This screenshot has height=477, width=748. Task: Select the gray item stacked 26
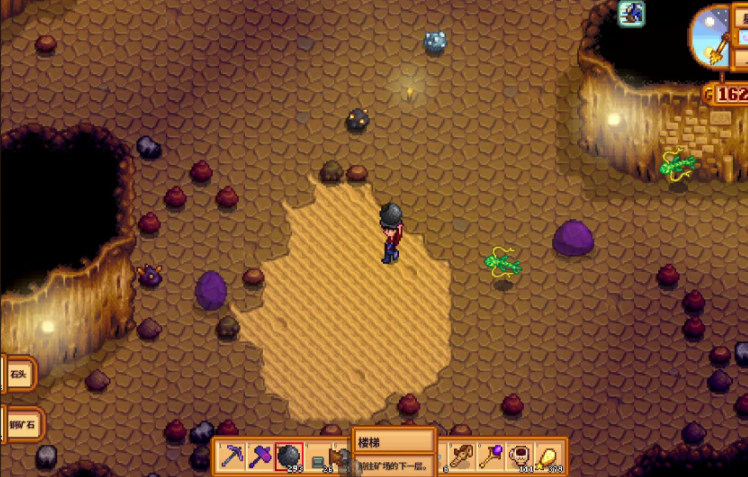[317, 458]
